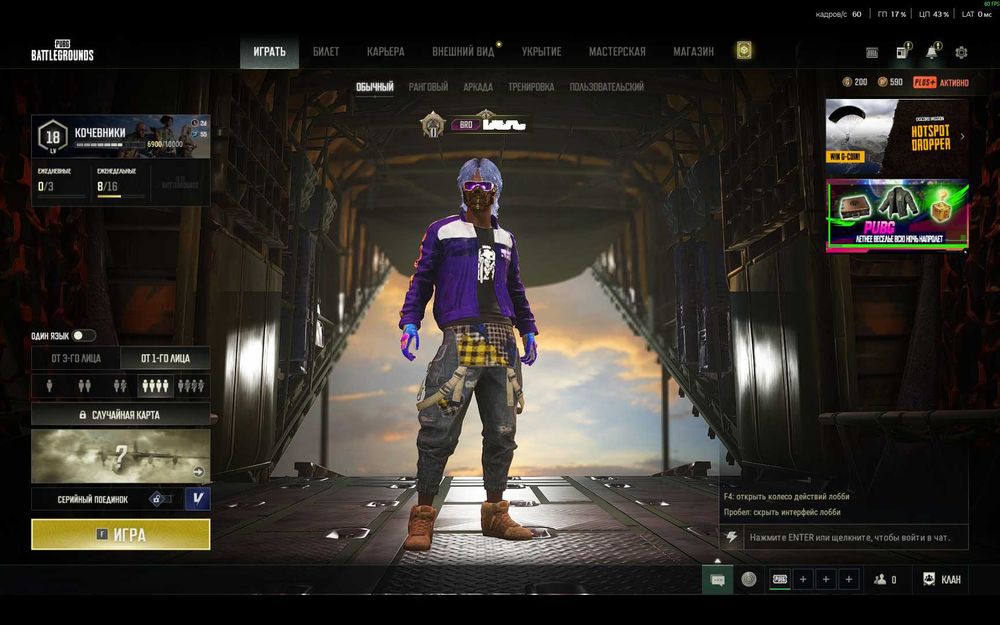
Task: Open the УКРЫТИЕ menu
Action: pyautogui.click(x=541, y=52)
